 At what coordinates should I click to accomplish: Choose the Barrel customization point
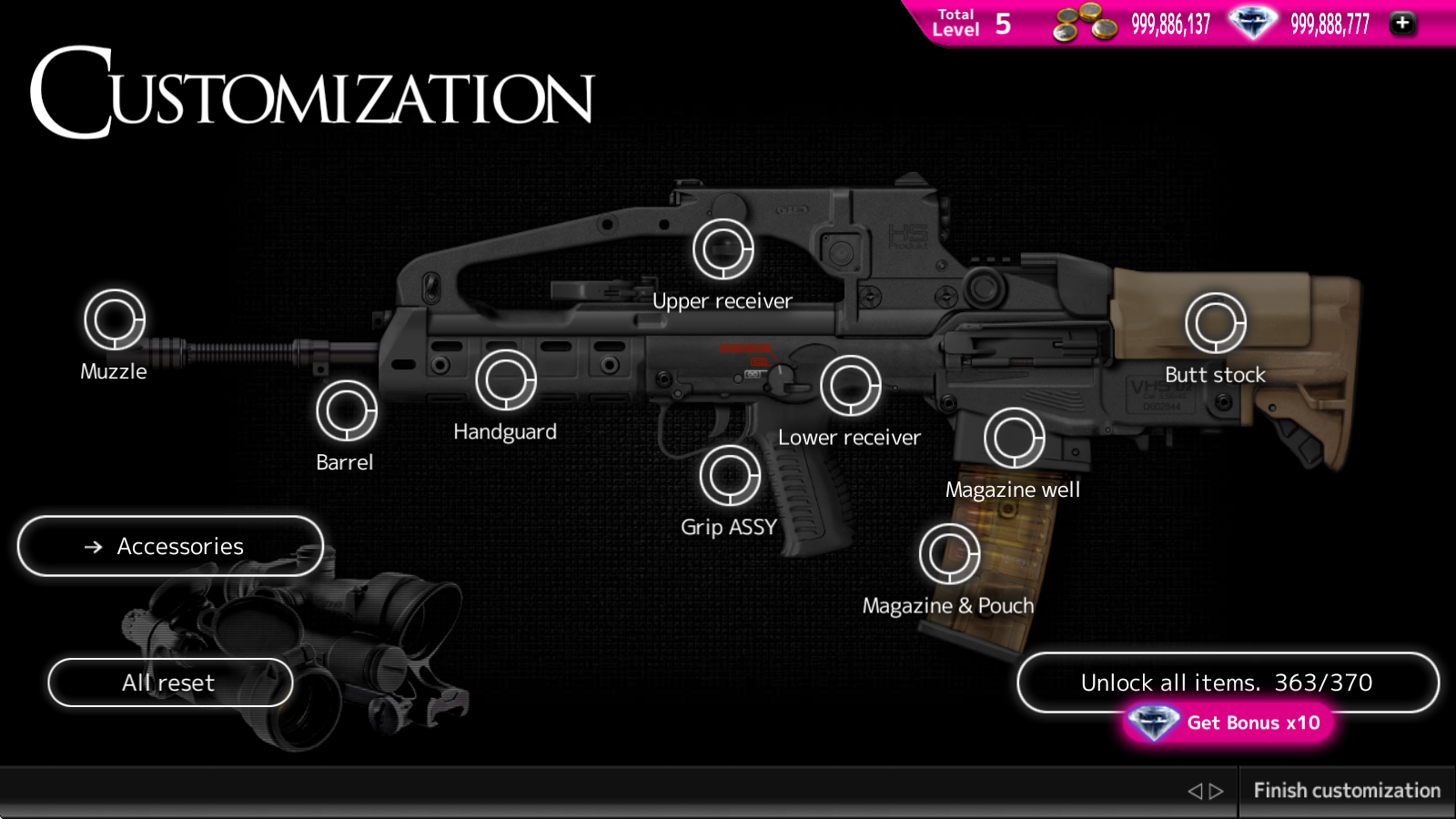click(x=347, y=410)
